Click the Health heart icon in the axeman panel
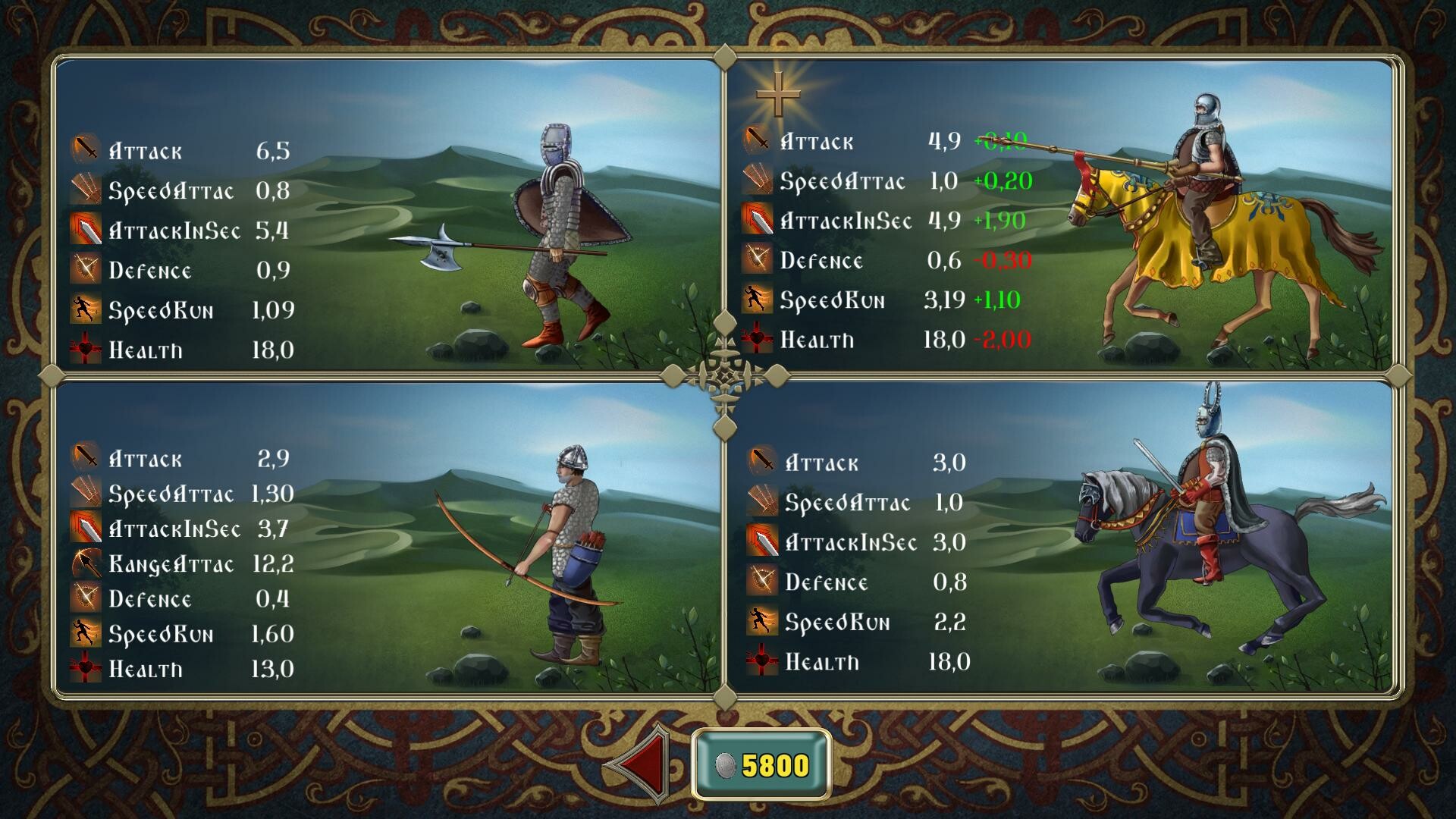Image resolution: width=1456 pixels, height=819 pixels. (86, 349)
